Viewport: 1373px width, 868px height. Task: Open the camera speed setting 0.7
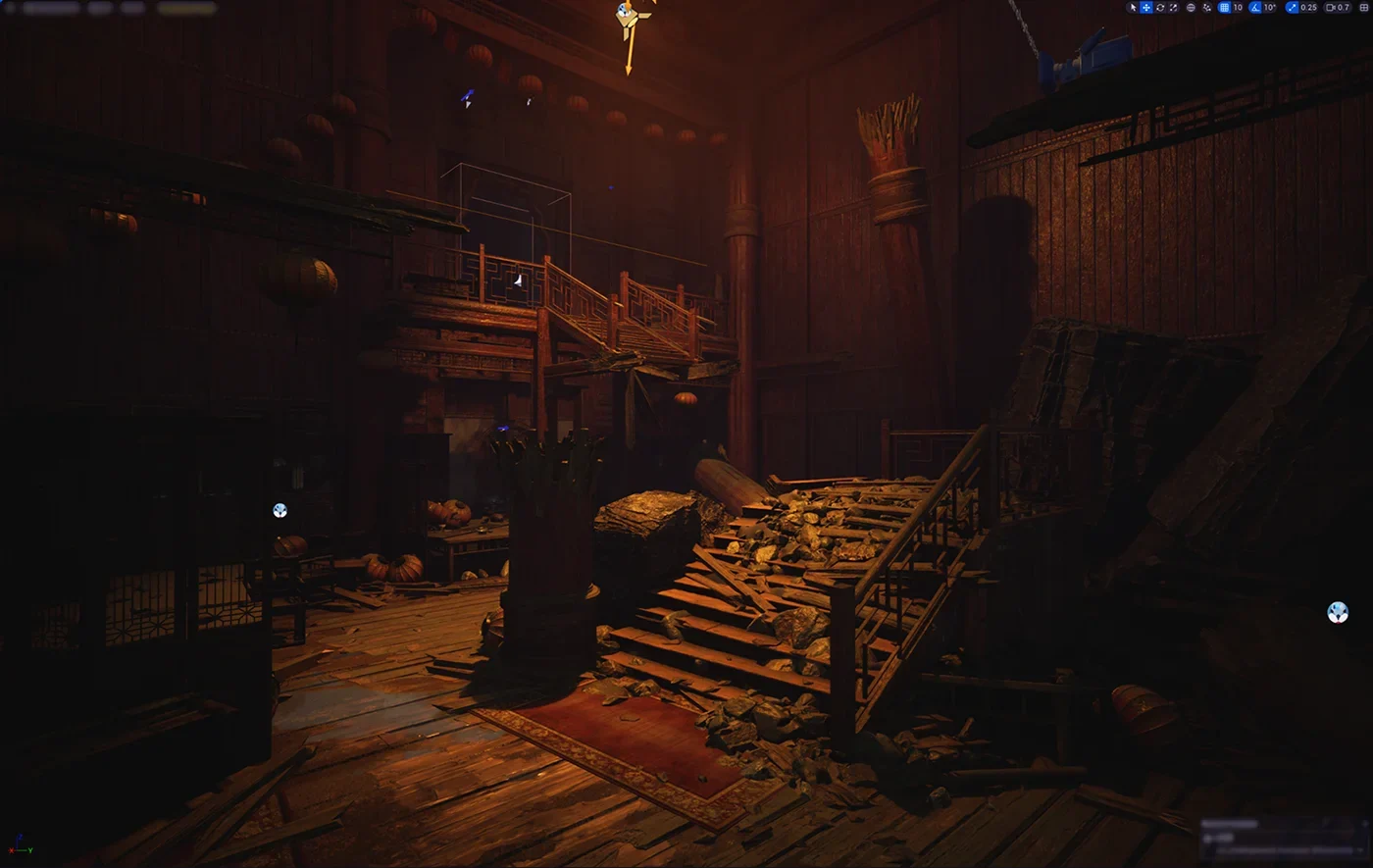click(x=1338, y=8)
